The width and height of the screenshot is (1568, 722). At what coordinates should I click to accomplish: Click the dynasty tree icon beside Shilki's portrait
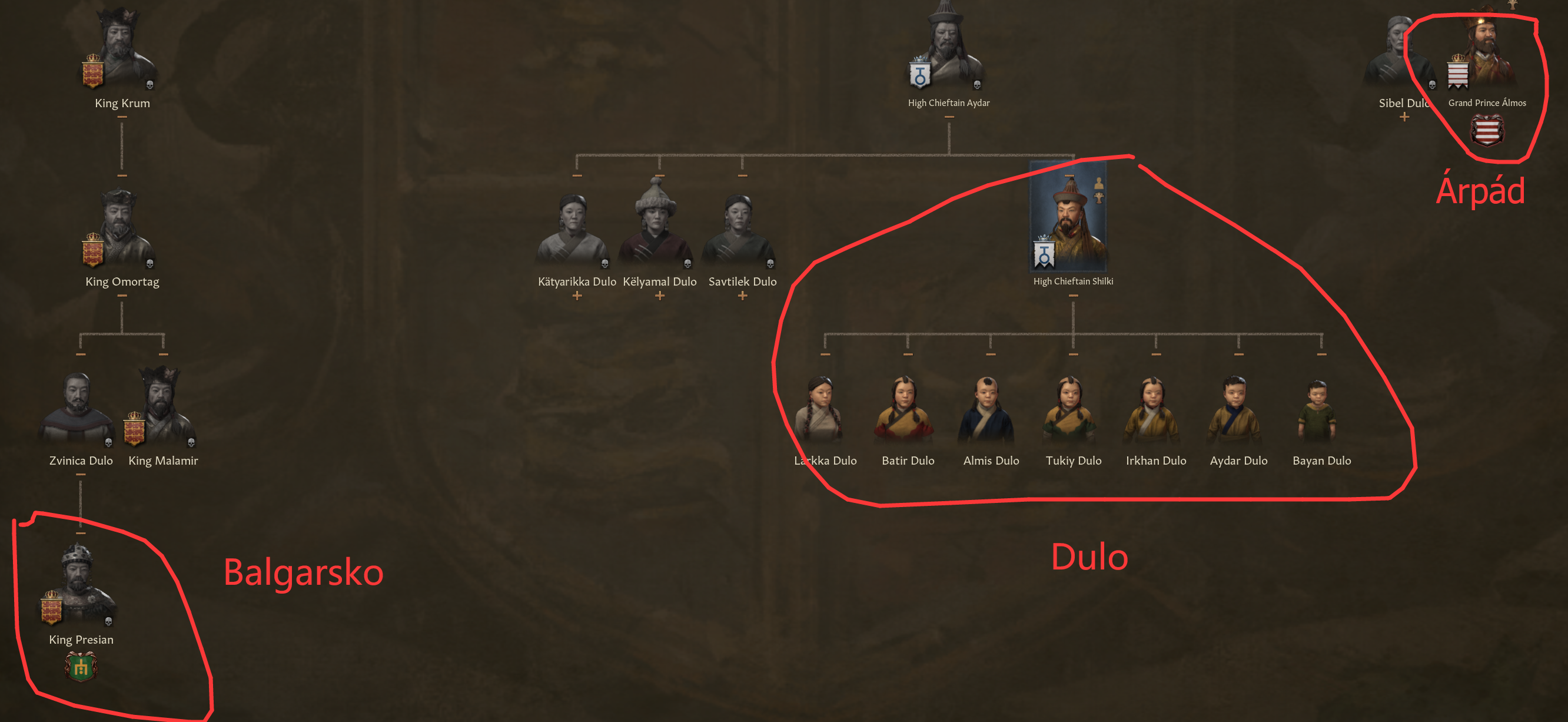tap(1099, 198)
